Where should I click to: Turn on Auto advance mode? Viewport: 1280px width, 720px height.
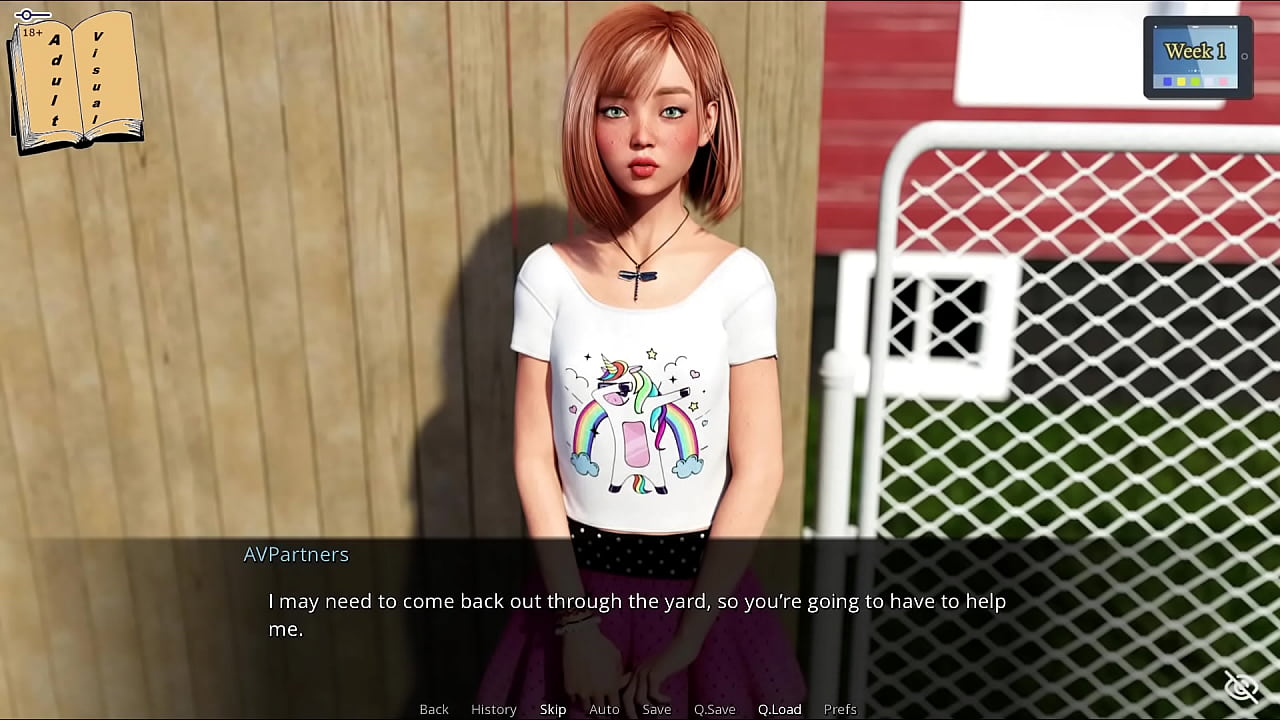click(604, 709)
